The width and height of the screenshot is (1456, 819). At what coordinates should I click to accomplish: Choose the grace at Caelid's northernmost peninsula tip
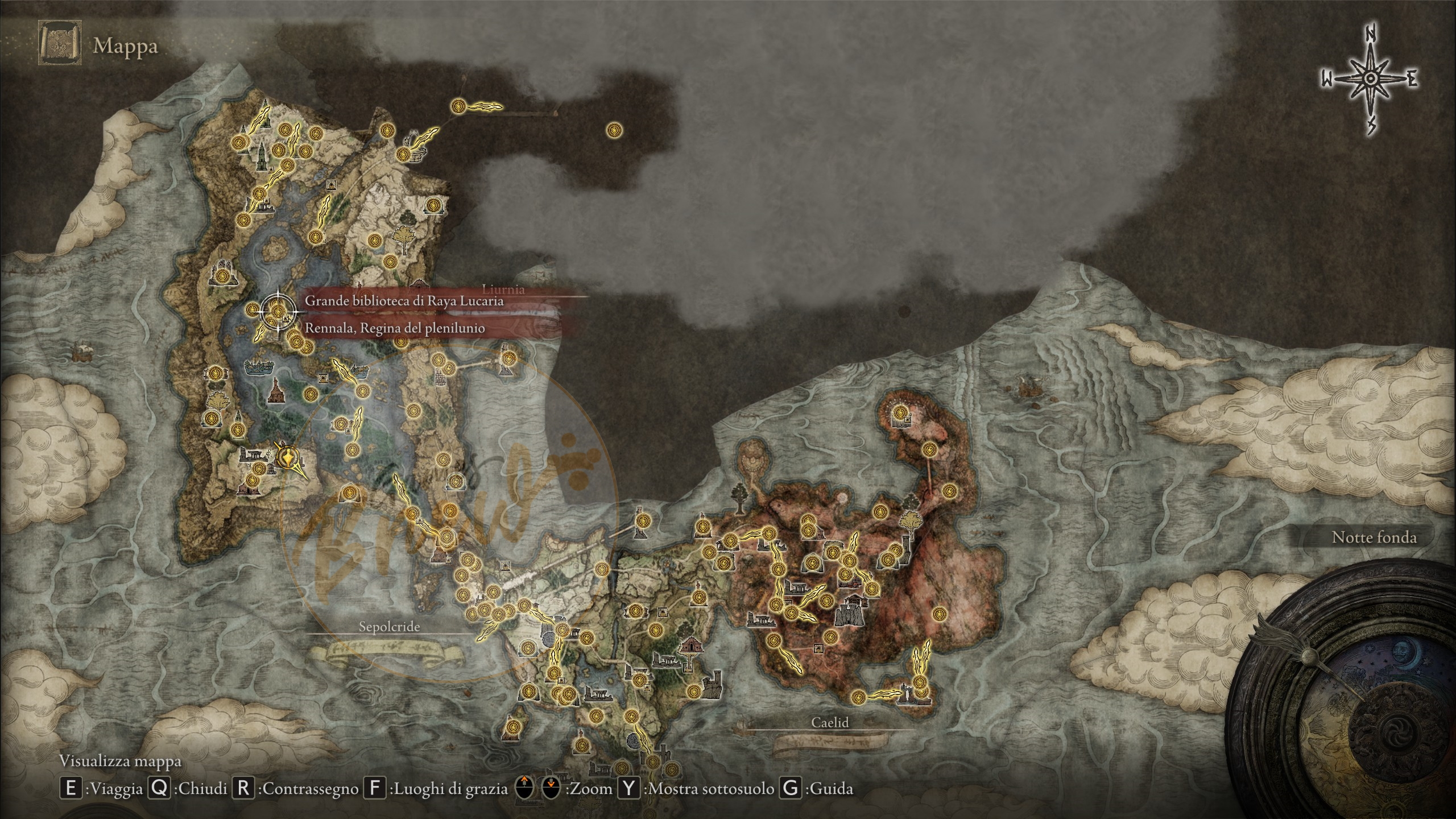pos(899,412)
